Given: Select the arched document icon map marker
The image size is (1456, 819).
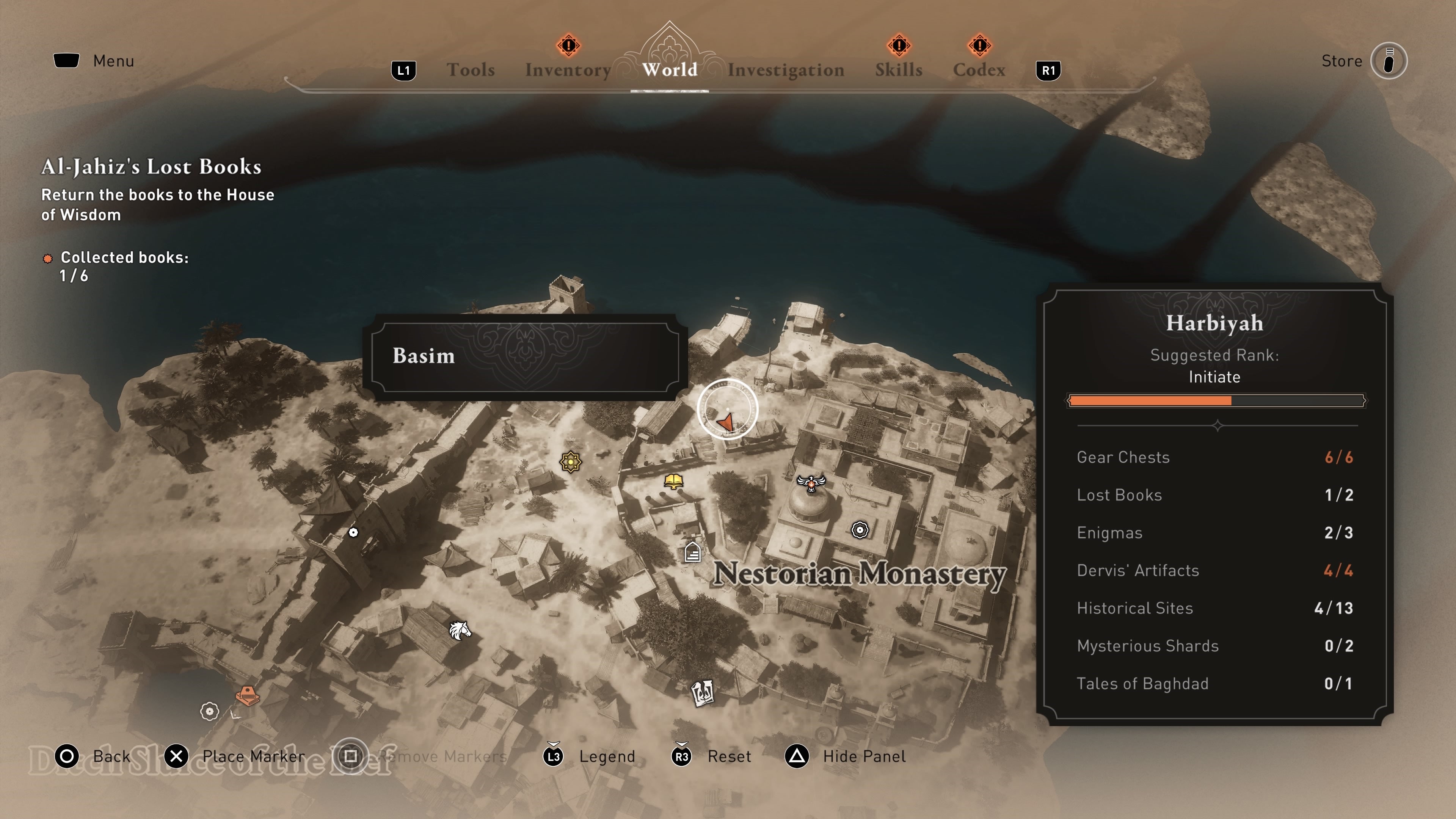Looking at the screenshot, I should 692,552.
